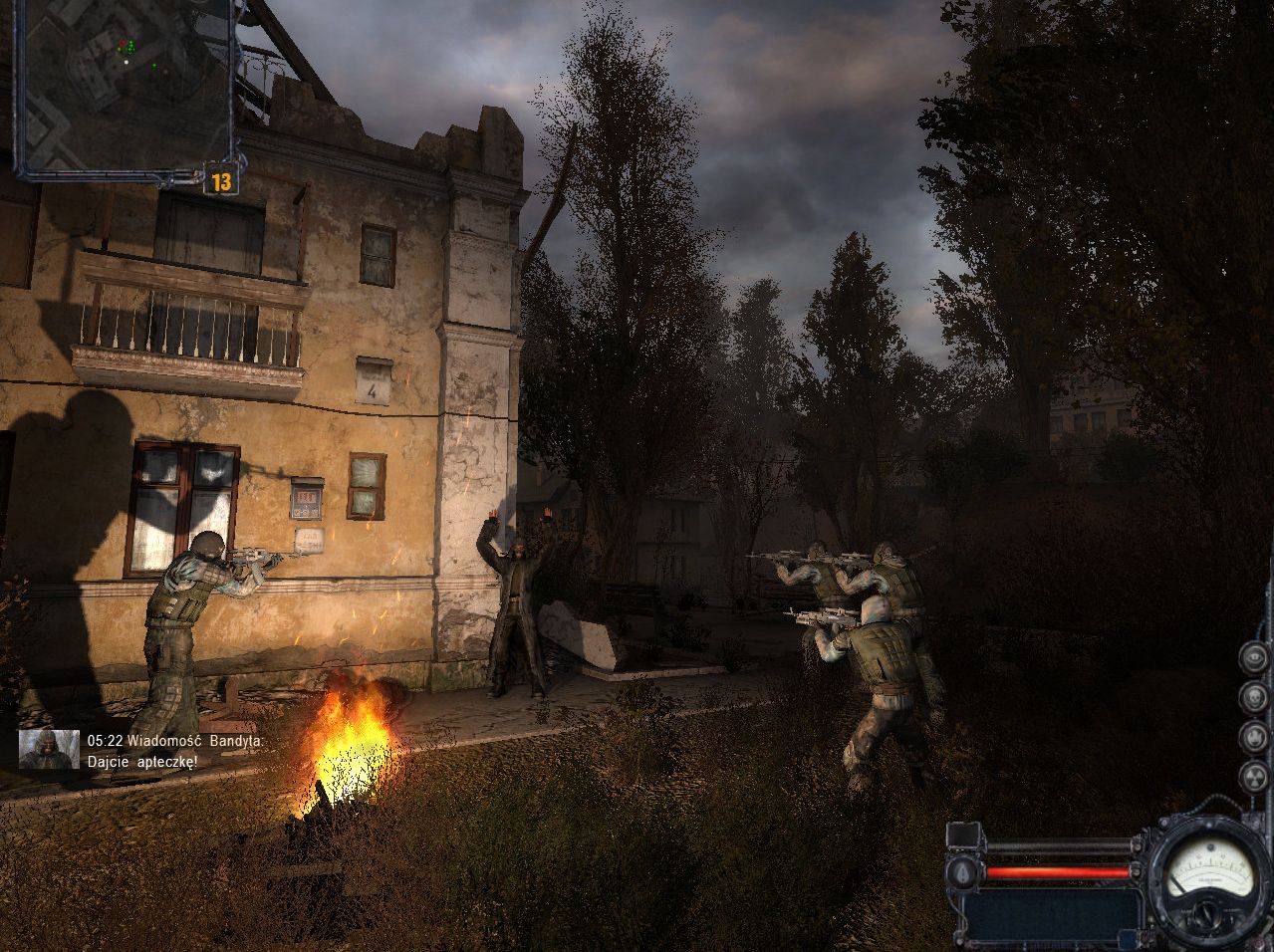Image resolution: width=1274 pixels, height=952 pixels.
Task: Select the radiation trefoil indicator icon
Action: click(x=1254, y=776)
